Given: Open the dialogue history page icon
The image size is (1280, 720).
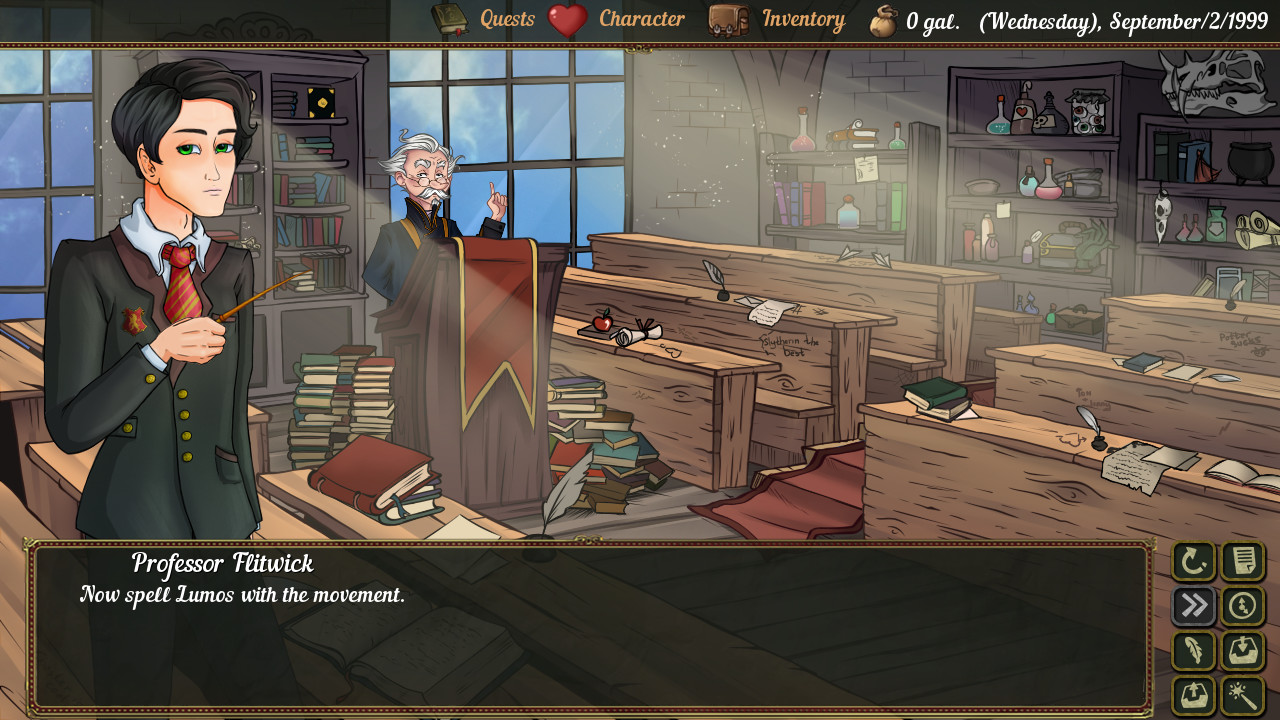Looking at the screenshot, I should tap(1243, 561).
